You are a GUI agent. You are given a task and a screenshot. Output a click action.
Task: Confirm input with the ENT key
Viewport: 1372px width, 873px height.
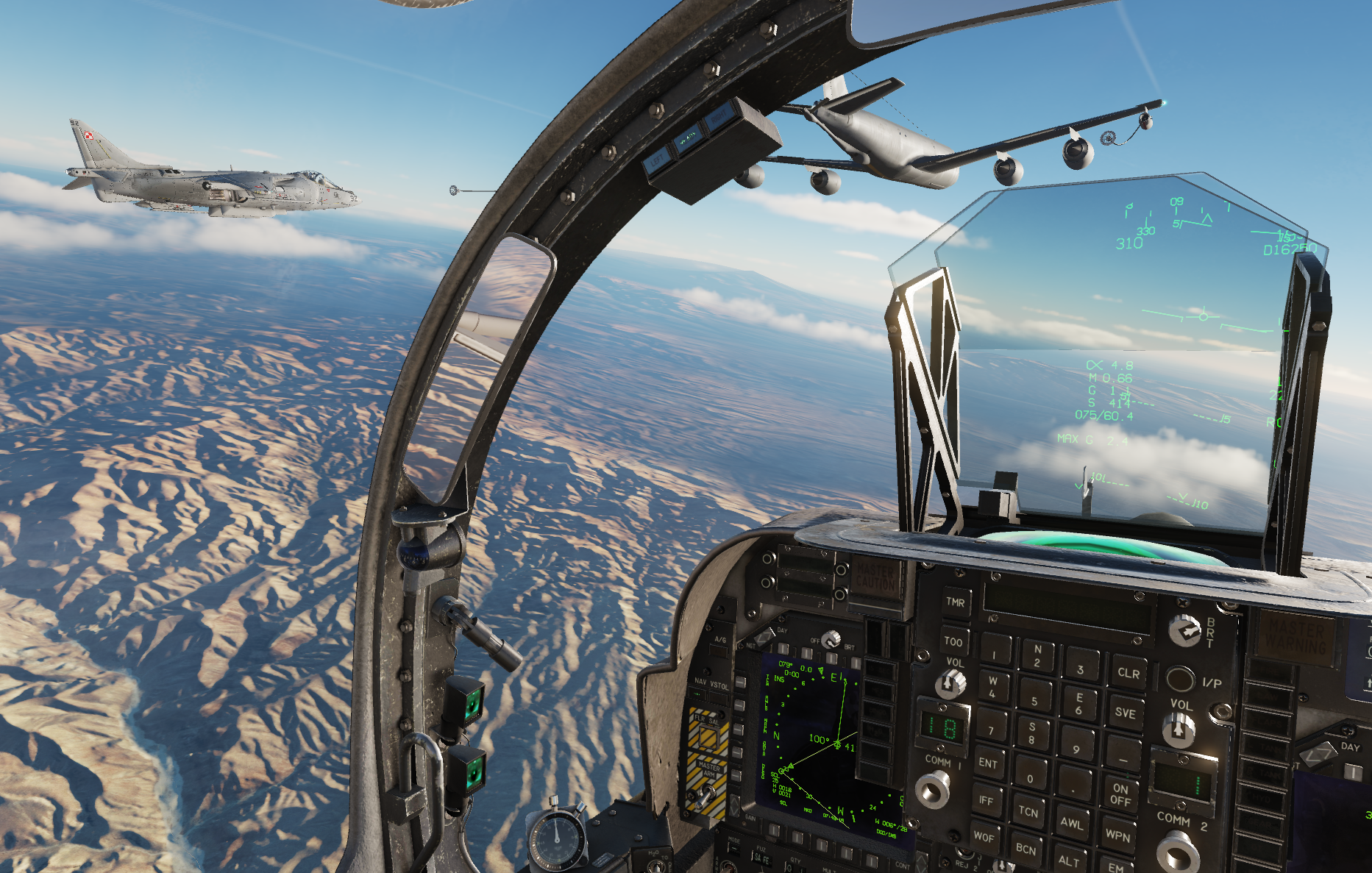pyautogui.click(x=988, y=763)
